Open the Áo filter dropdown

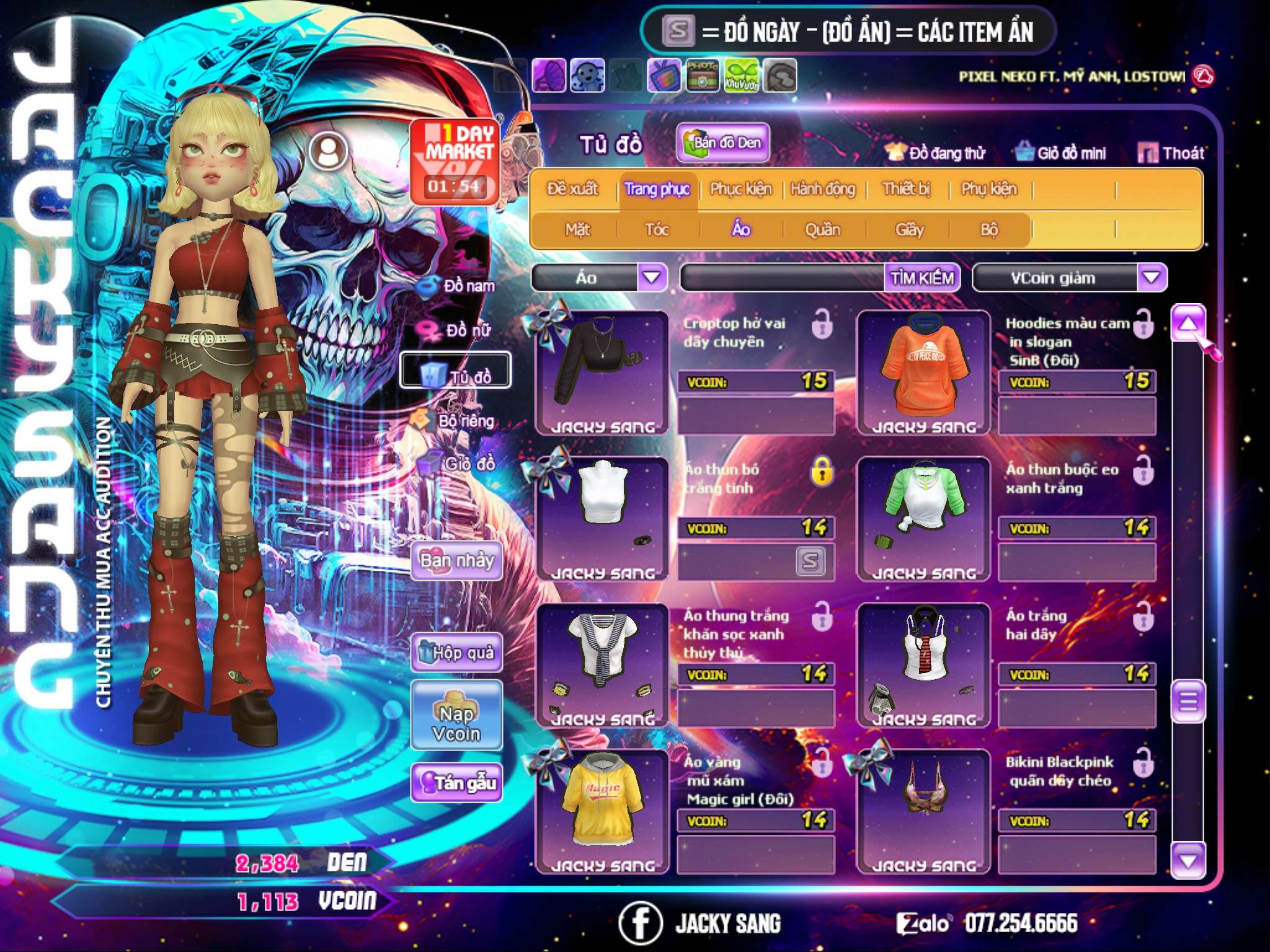652,278
